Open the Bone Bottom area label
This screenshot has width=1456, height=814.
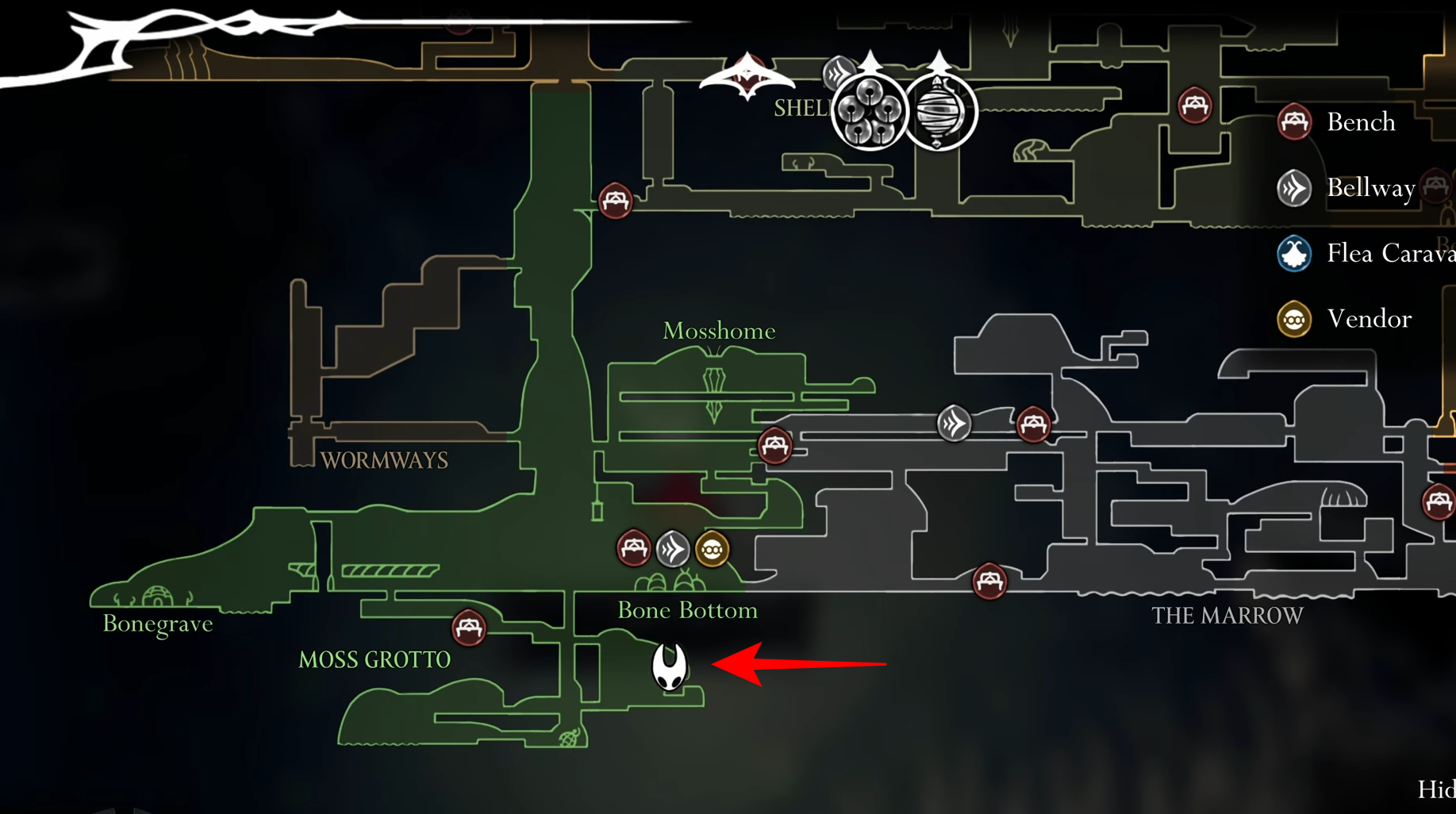[x=687, y=610]
